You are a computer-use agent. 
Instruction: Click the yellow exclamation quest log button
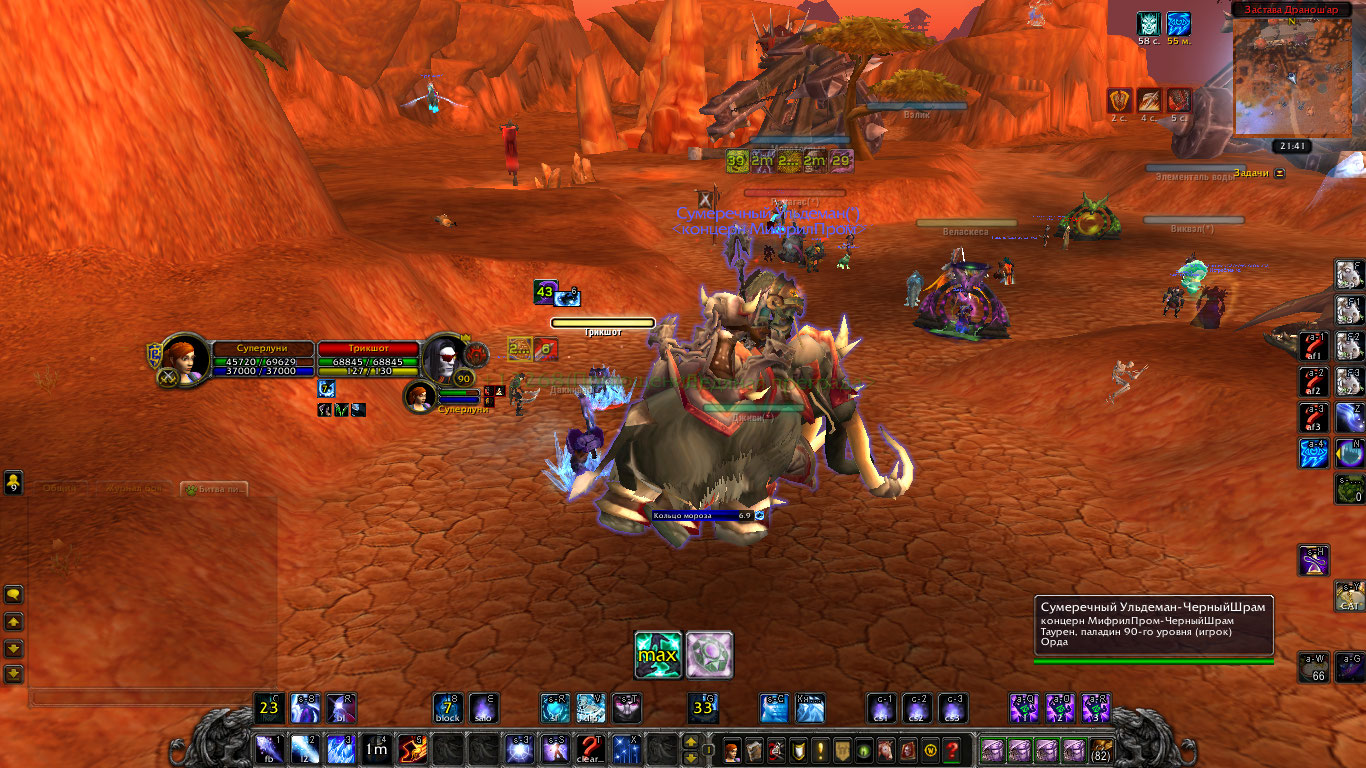coord(821,750)
